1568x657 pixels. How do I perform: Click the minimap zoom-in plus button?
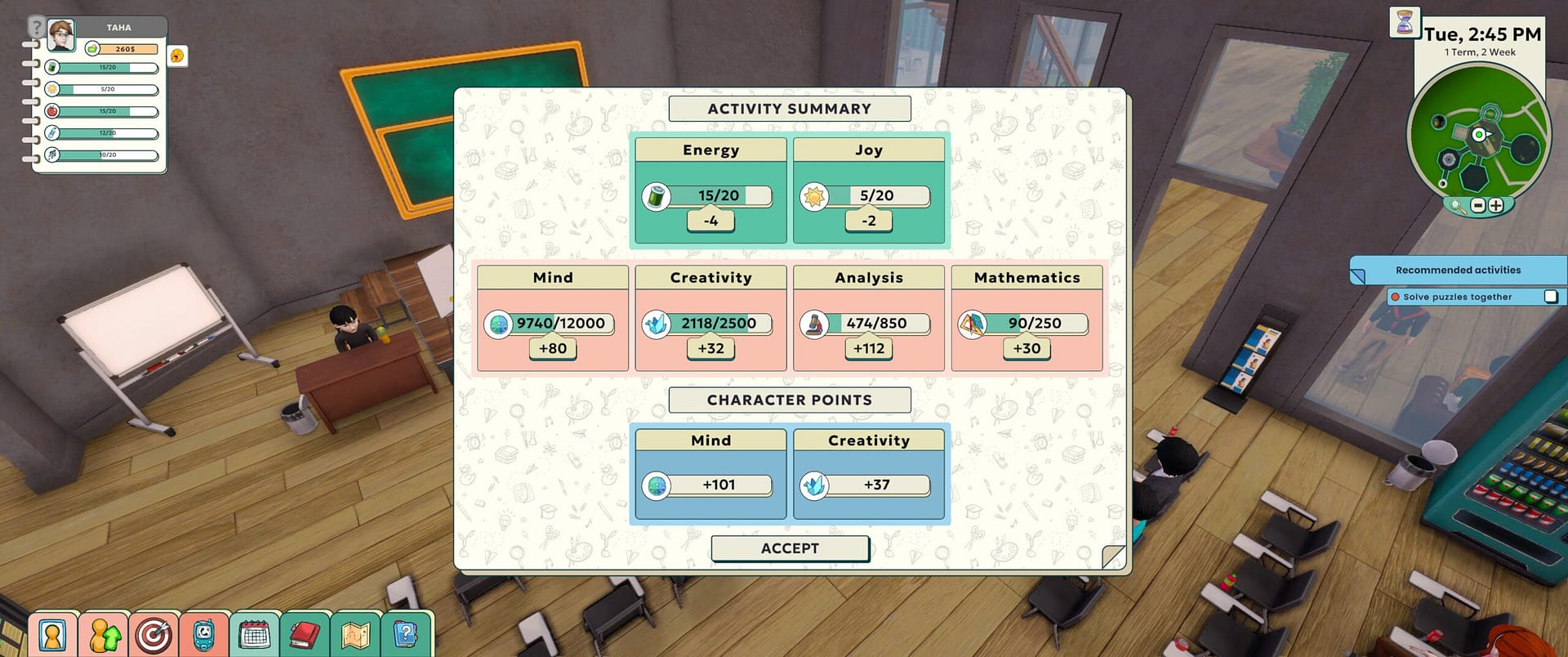pos(1495,206)
